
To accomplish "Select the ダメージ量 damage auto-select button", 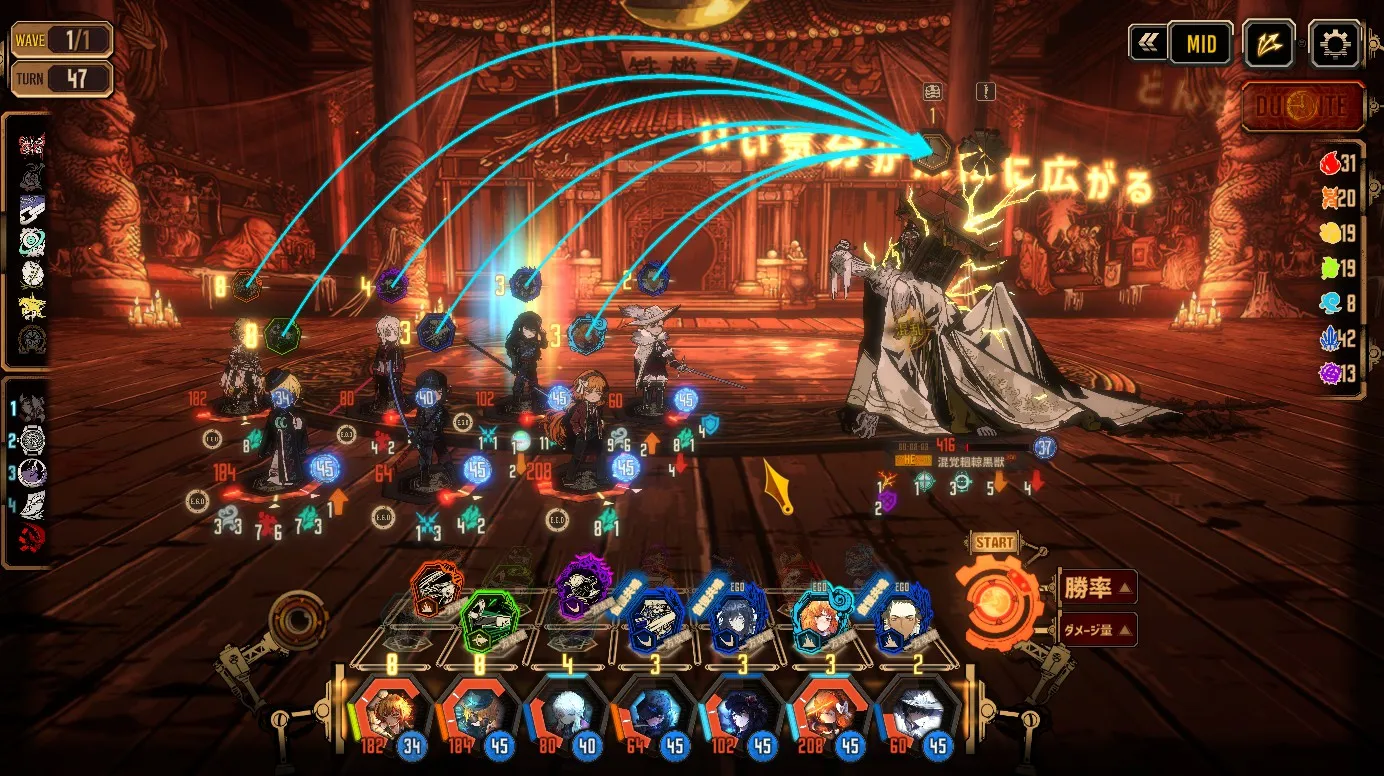I will (1096, 629).
